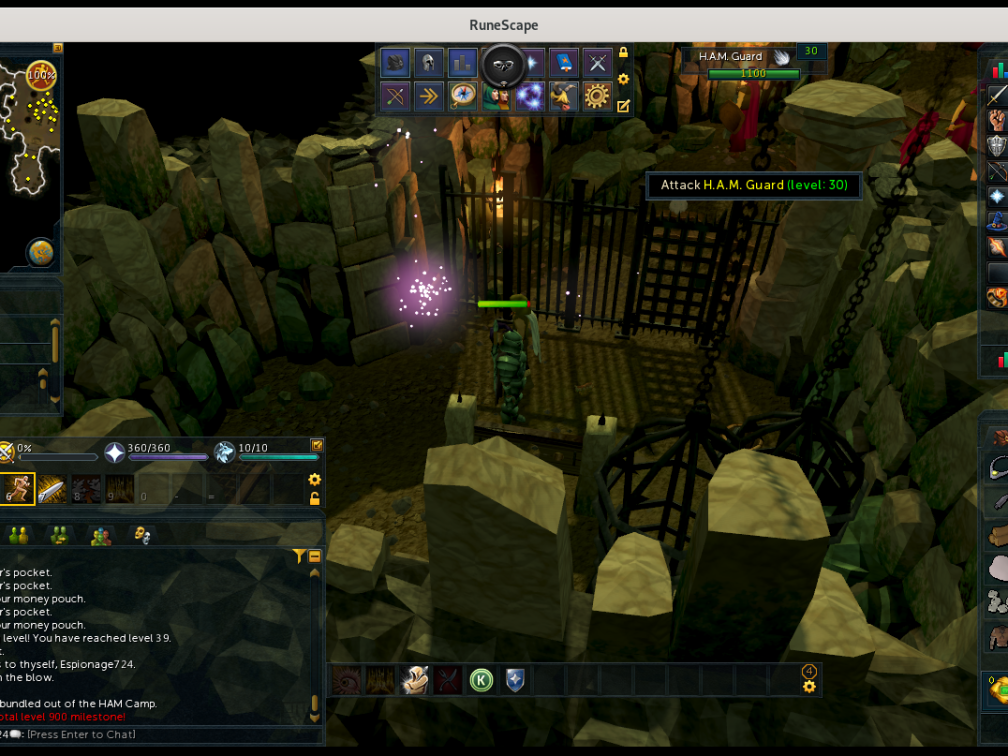Image resolution: width=1008 pixels, height=756 pixels.
Task: Click the bow and arrow ribbon icon
Action: [395, 96]
